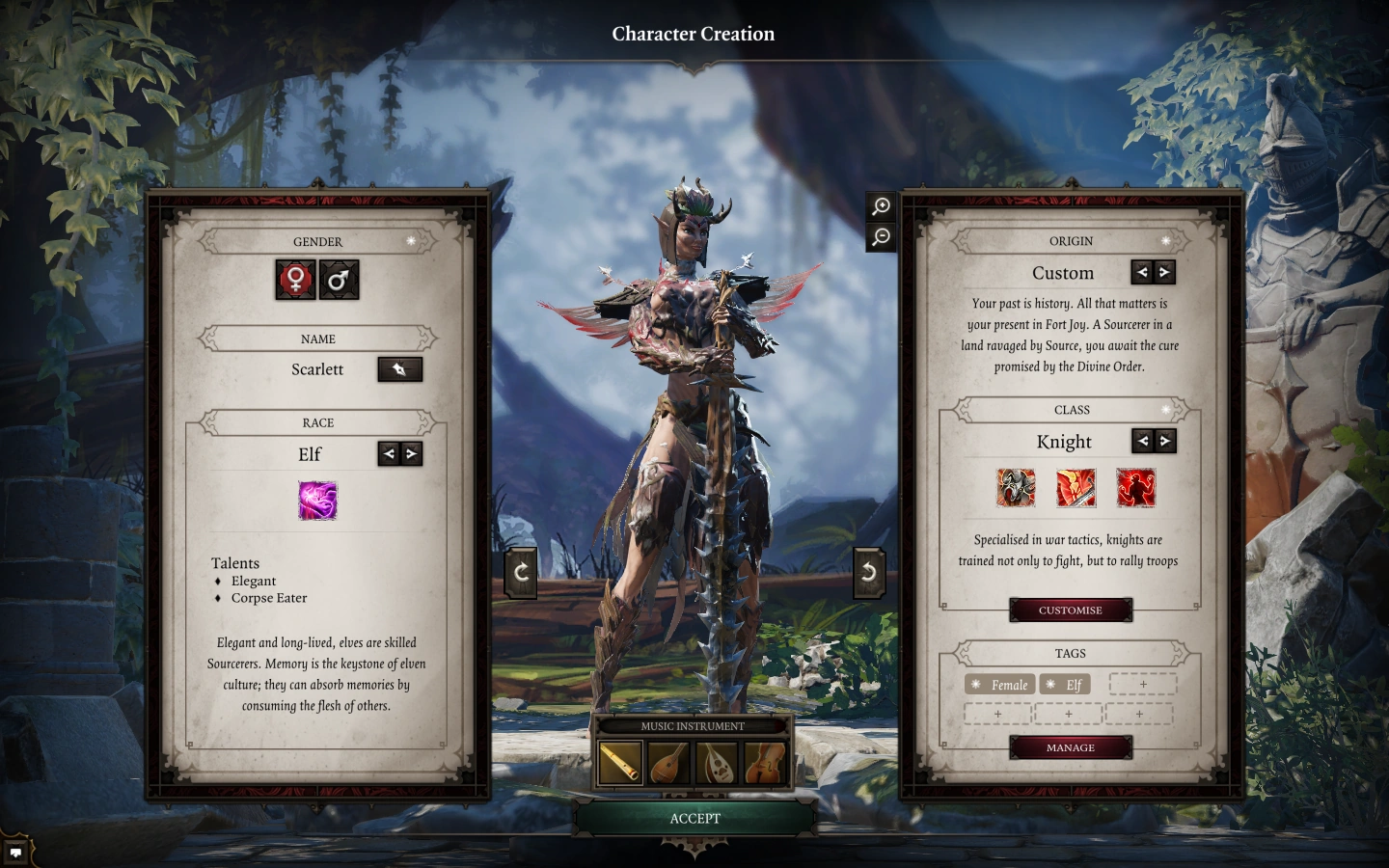This screenshot has height=868, width=1389.
Task: Choose the cello music instrument
Action: 761,763
